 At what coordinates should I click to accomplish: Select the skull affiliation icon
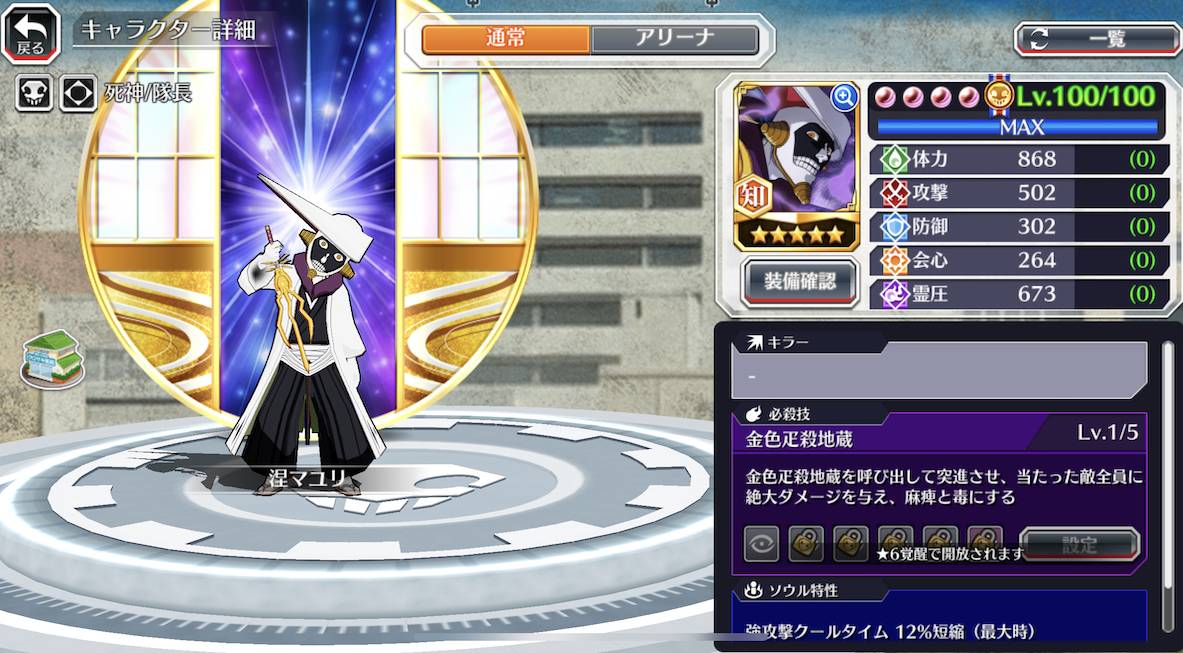(33, 94)
